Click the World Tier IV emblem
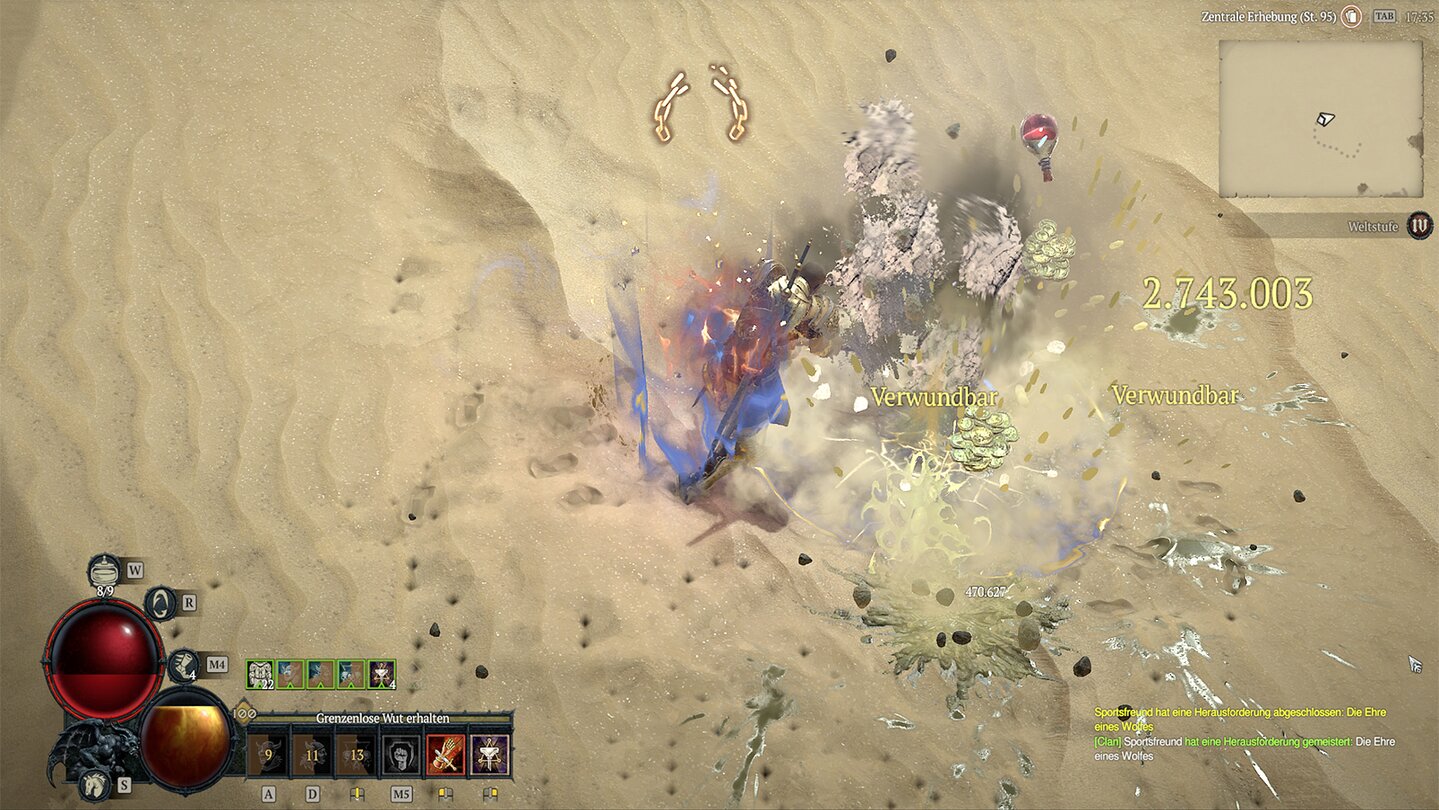Image resolution: width=1439 pixels, height=810 pixels. click(1418, 226)
